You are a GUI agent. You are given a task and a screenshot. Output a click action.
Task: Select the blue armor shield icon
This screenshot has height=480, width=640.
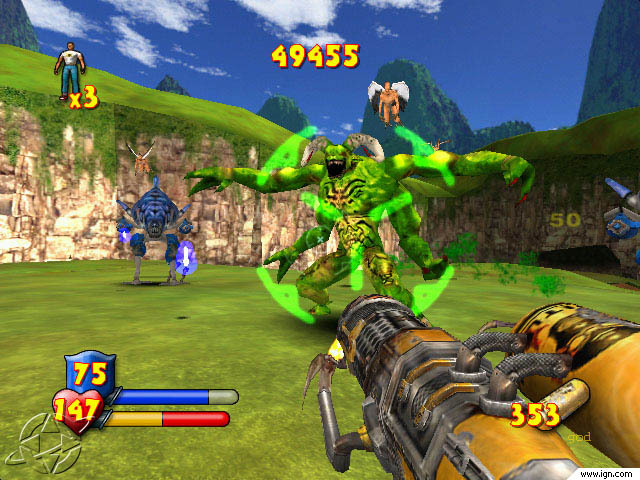90,373
